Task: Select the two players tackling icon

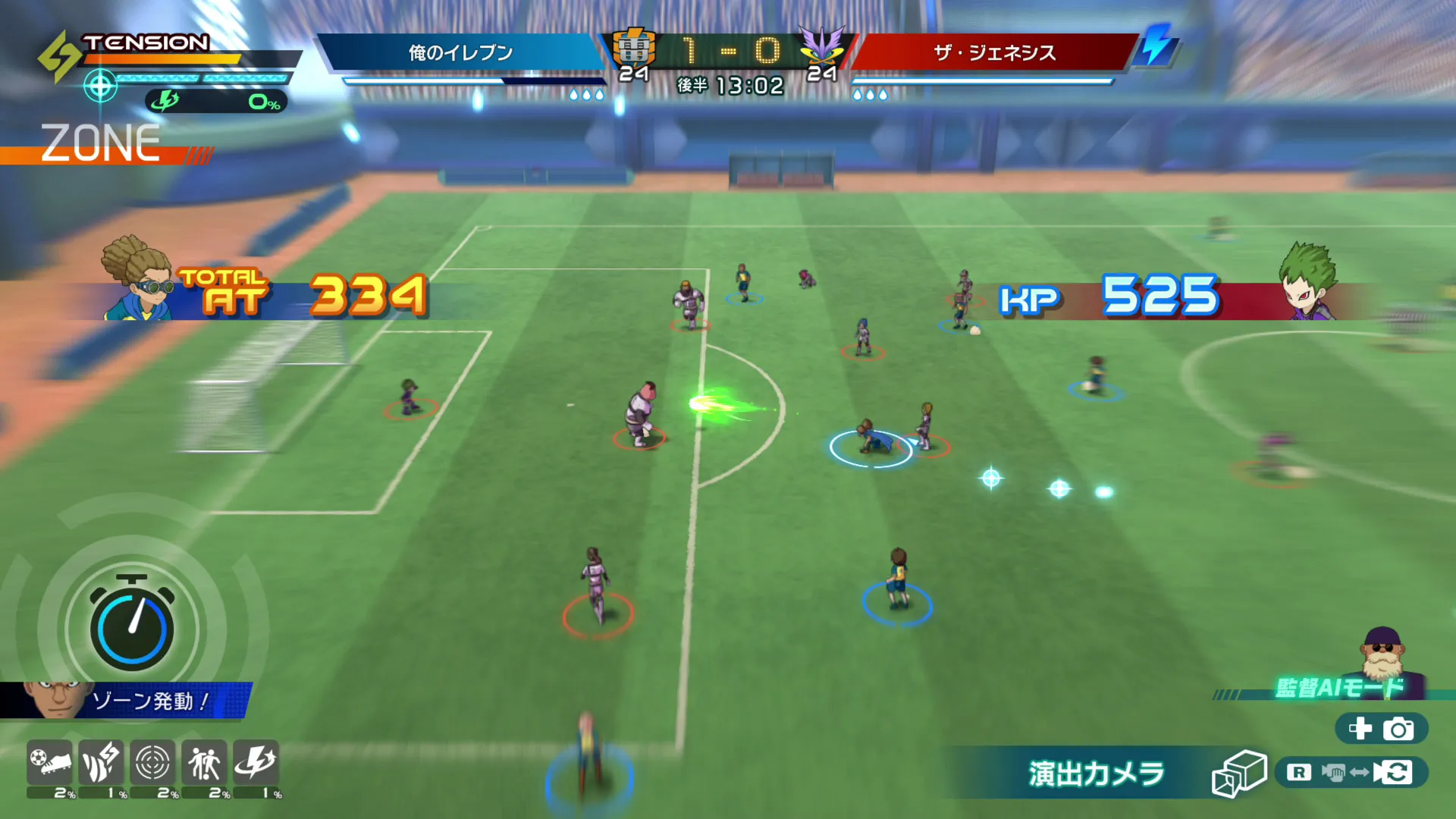Action: point(204,763)
